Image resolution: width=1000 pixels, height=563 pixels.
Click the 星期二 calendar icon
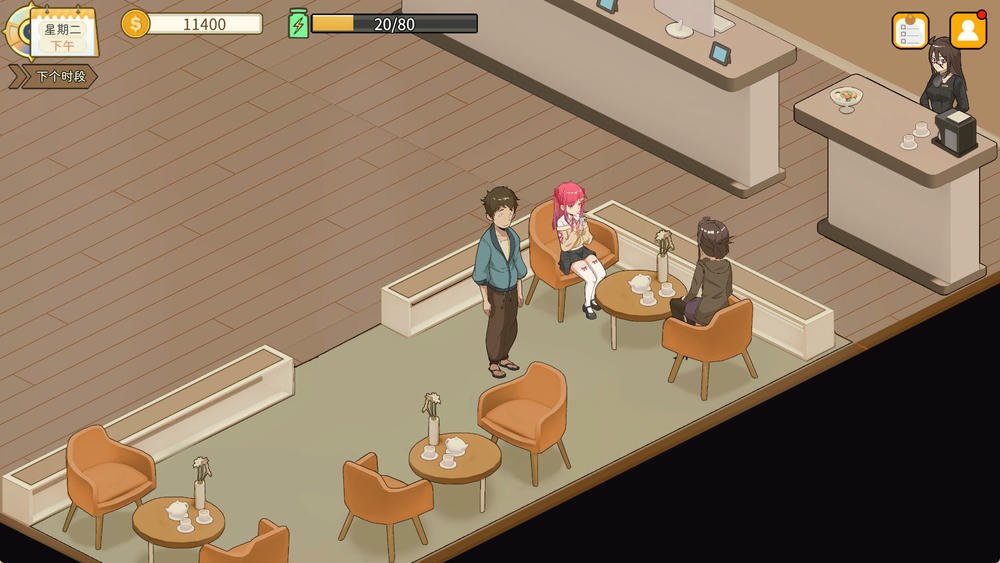(62, 32)
